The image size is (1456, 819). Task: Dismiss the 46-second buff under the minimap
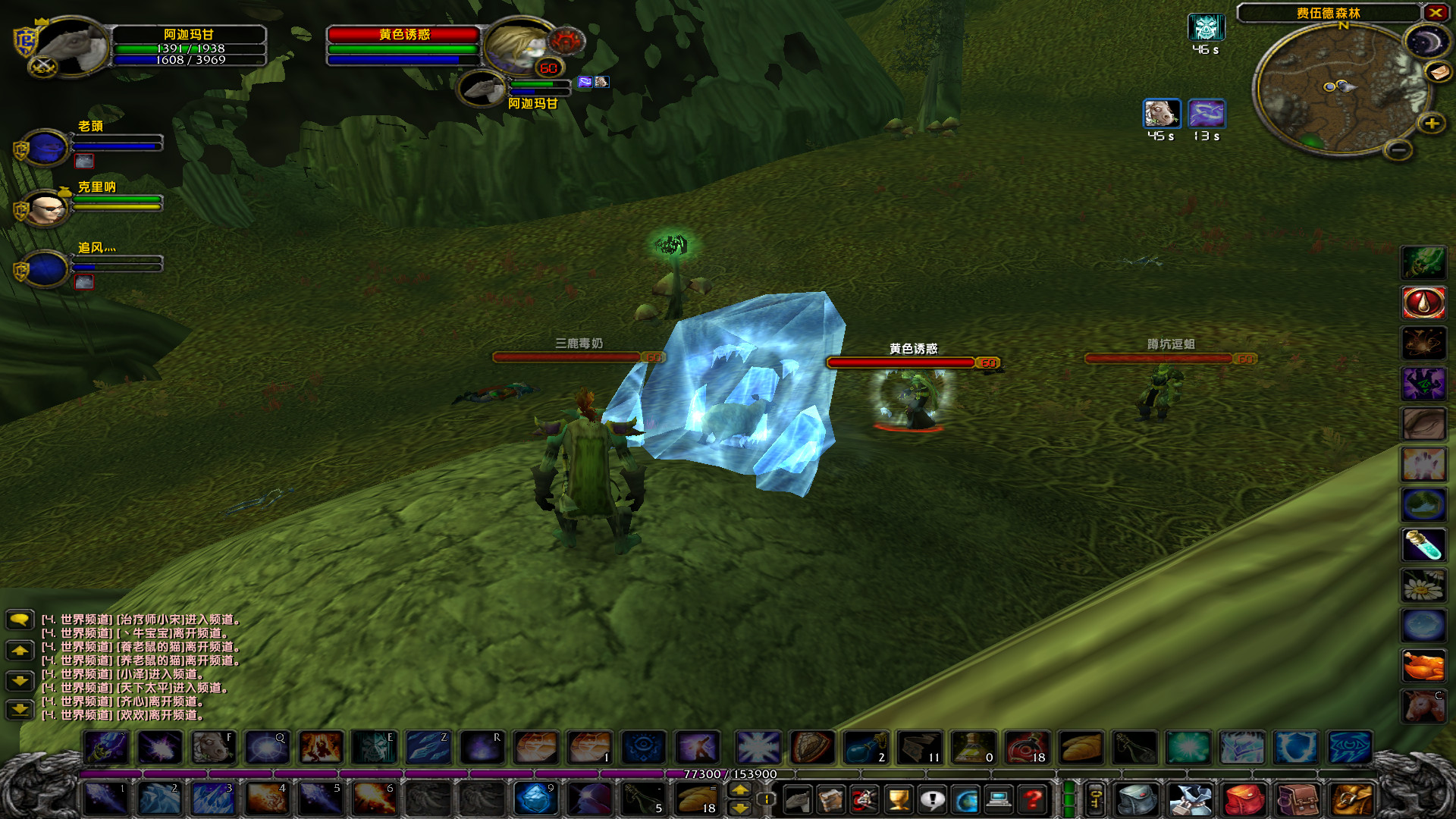[1206, 29]
